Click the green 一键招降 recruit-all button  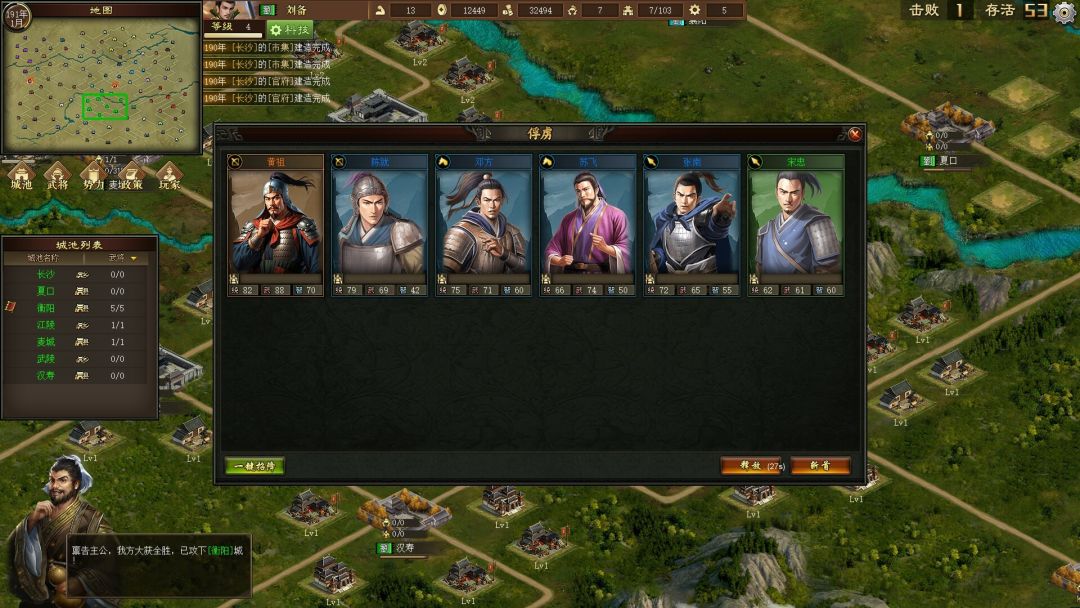pos(255,466)
